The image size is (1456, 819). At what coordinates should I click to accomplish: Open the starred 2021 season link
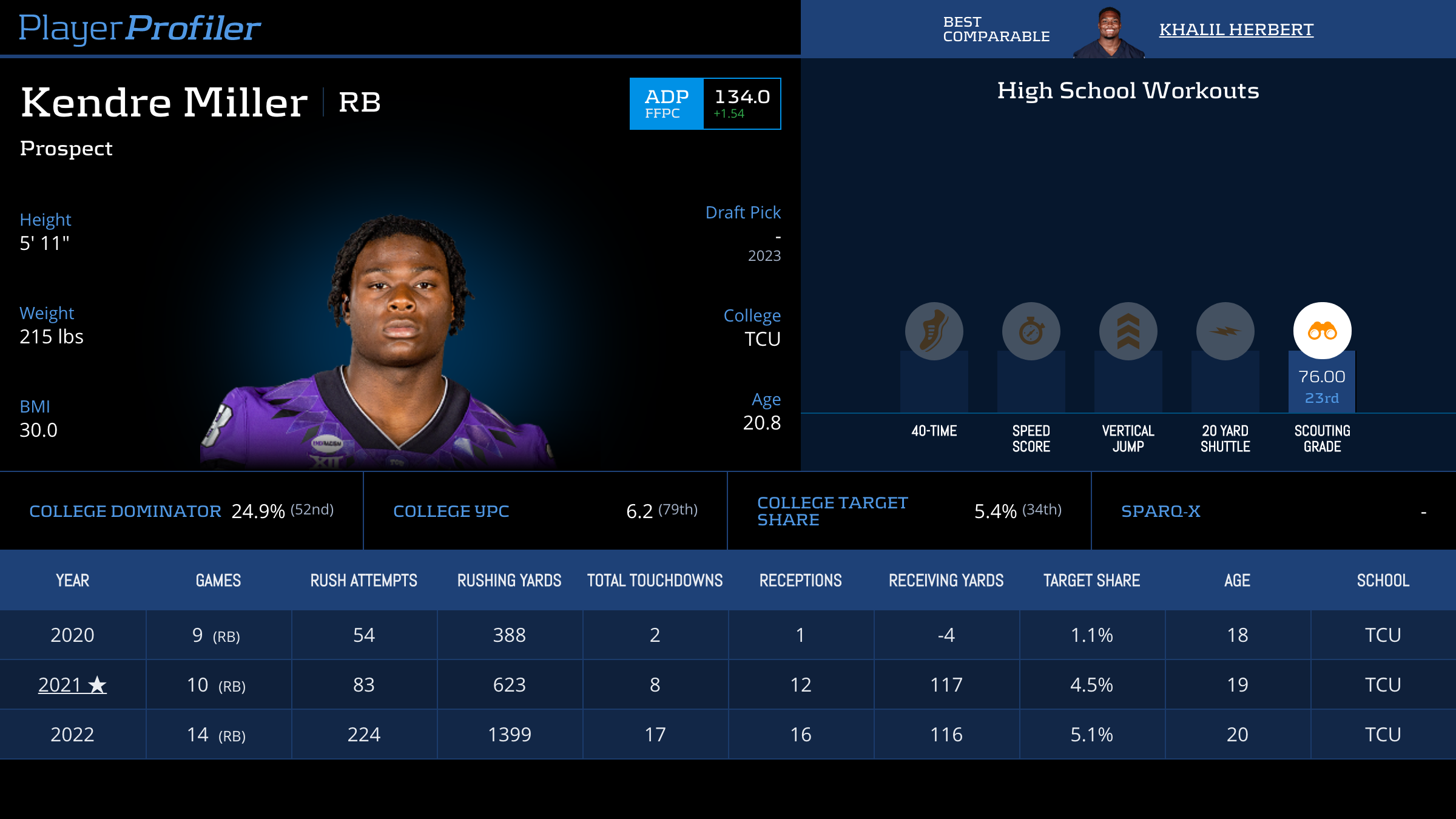[x=72, y=685]
